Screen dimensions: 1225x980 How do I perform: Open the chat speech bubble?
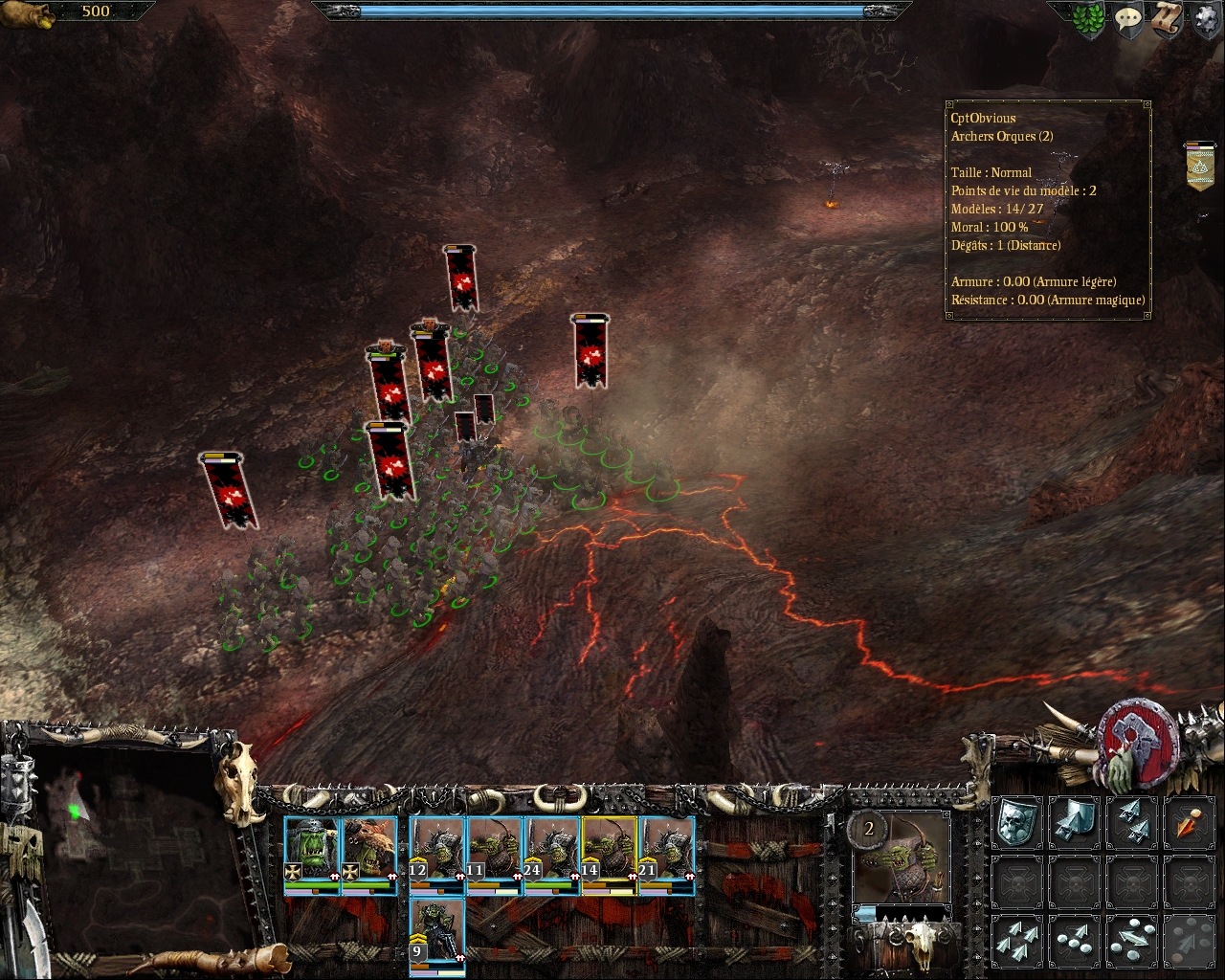[x=1129, y=21]
